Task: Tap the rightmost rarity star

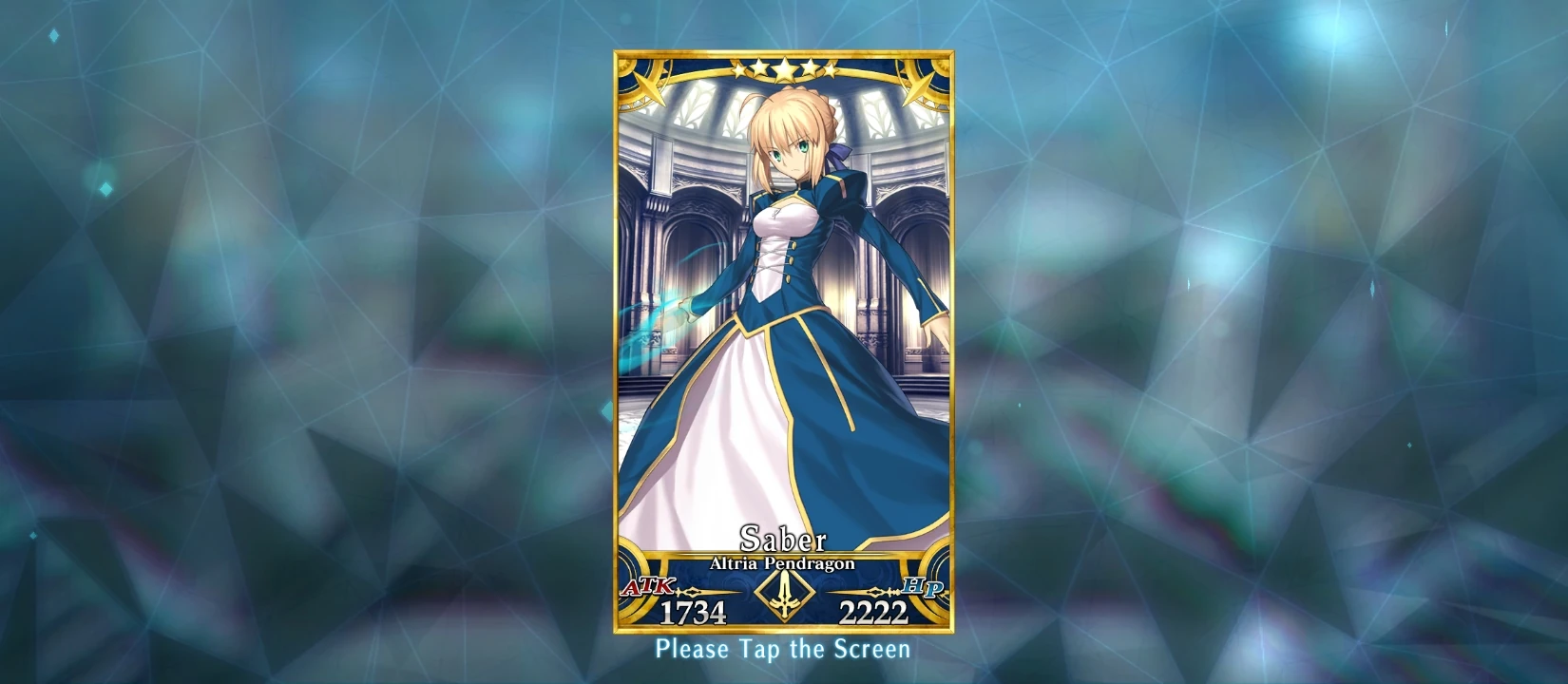Action: [x=832, y=69]
